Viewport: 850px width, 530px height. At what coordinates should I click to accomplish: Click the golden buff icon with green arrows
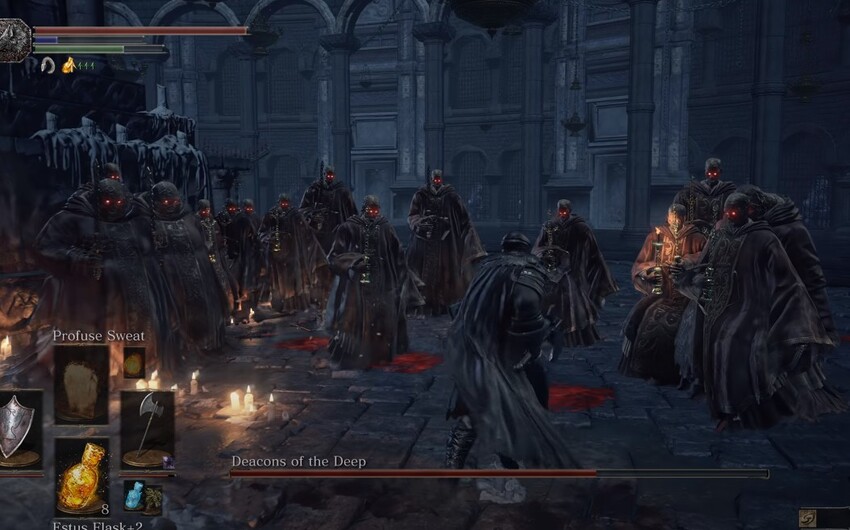(x=70, y=65)
